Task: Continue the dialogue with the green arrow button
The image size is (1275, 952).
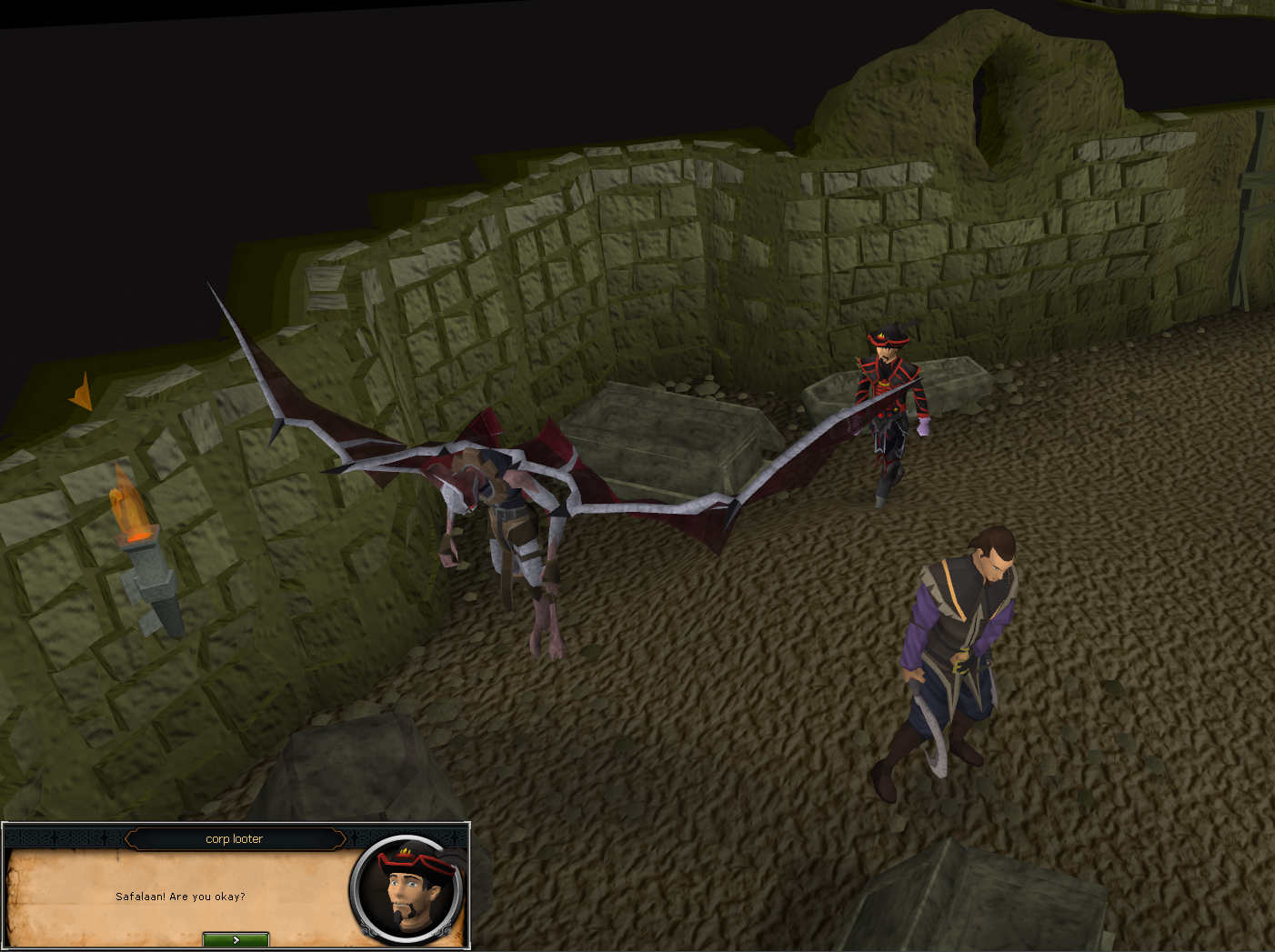Action: [x=236, y=939]
